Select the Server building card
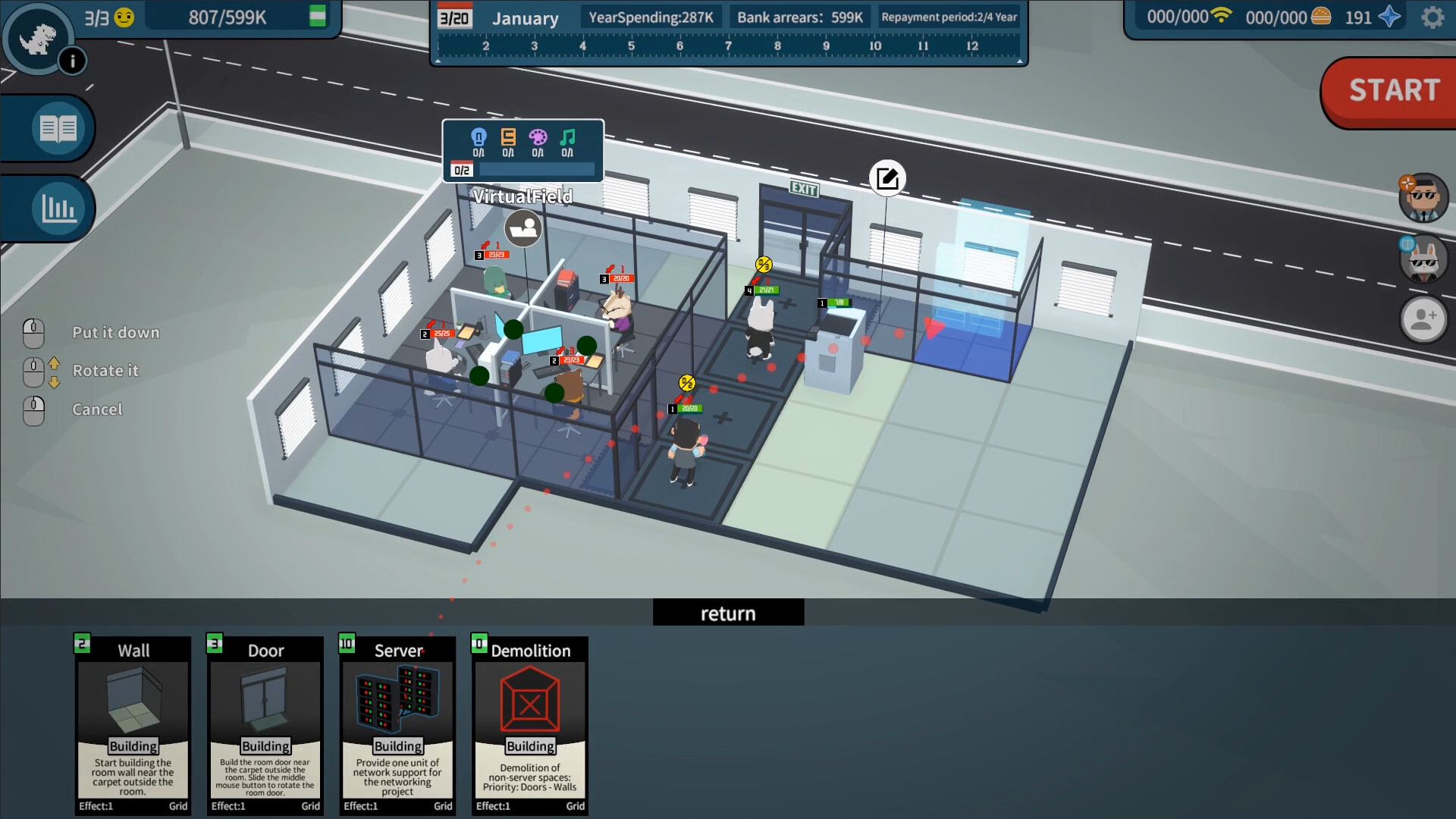1456x819 pixels. click(397, 724)
